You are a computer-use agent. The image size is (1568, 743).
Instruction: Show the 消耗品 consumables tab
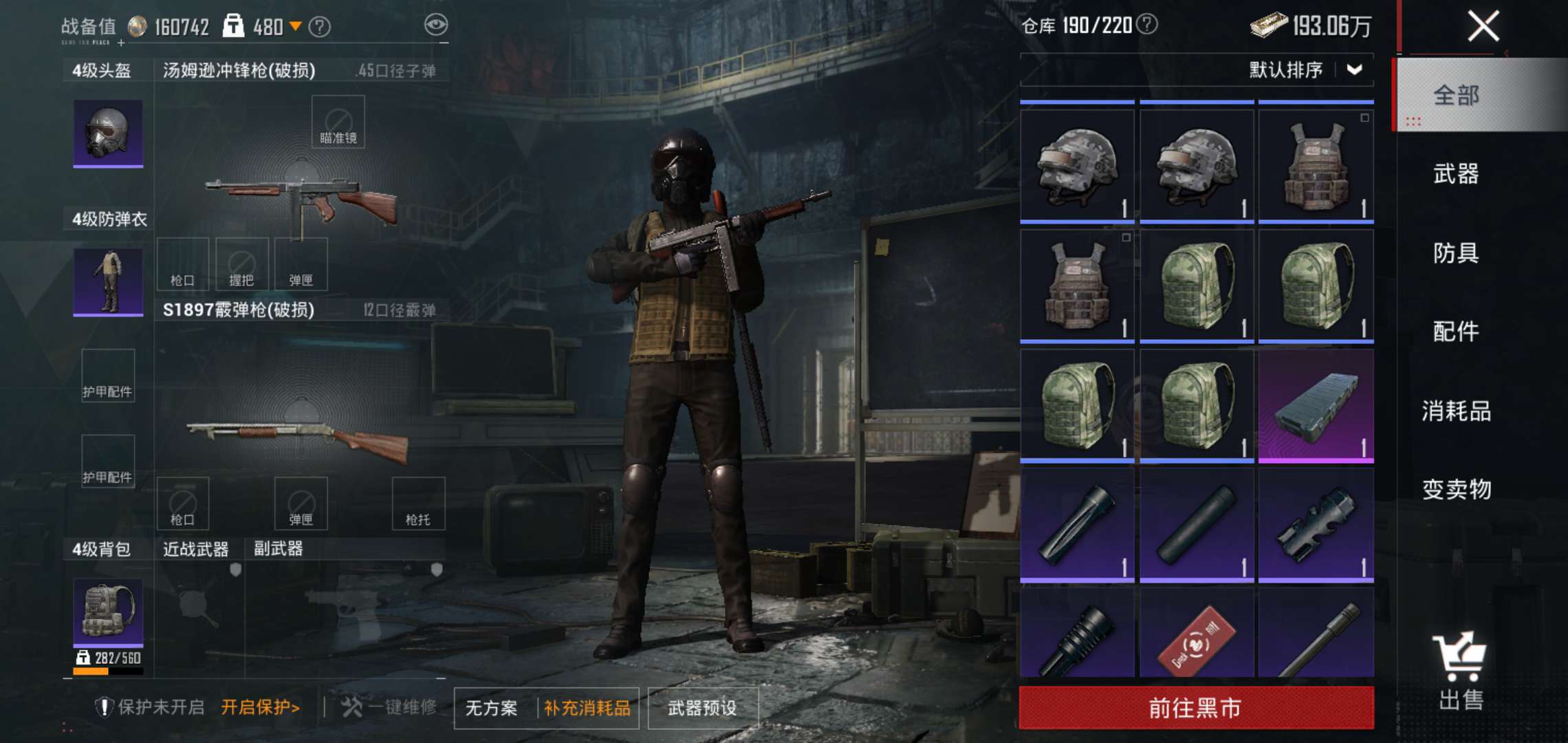click(1456, 411)
